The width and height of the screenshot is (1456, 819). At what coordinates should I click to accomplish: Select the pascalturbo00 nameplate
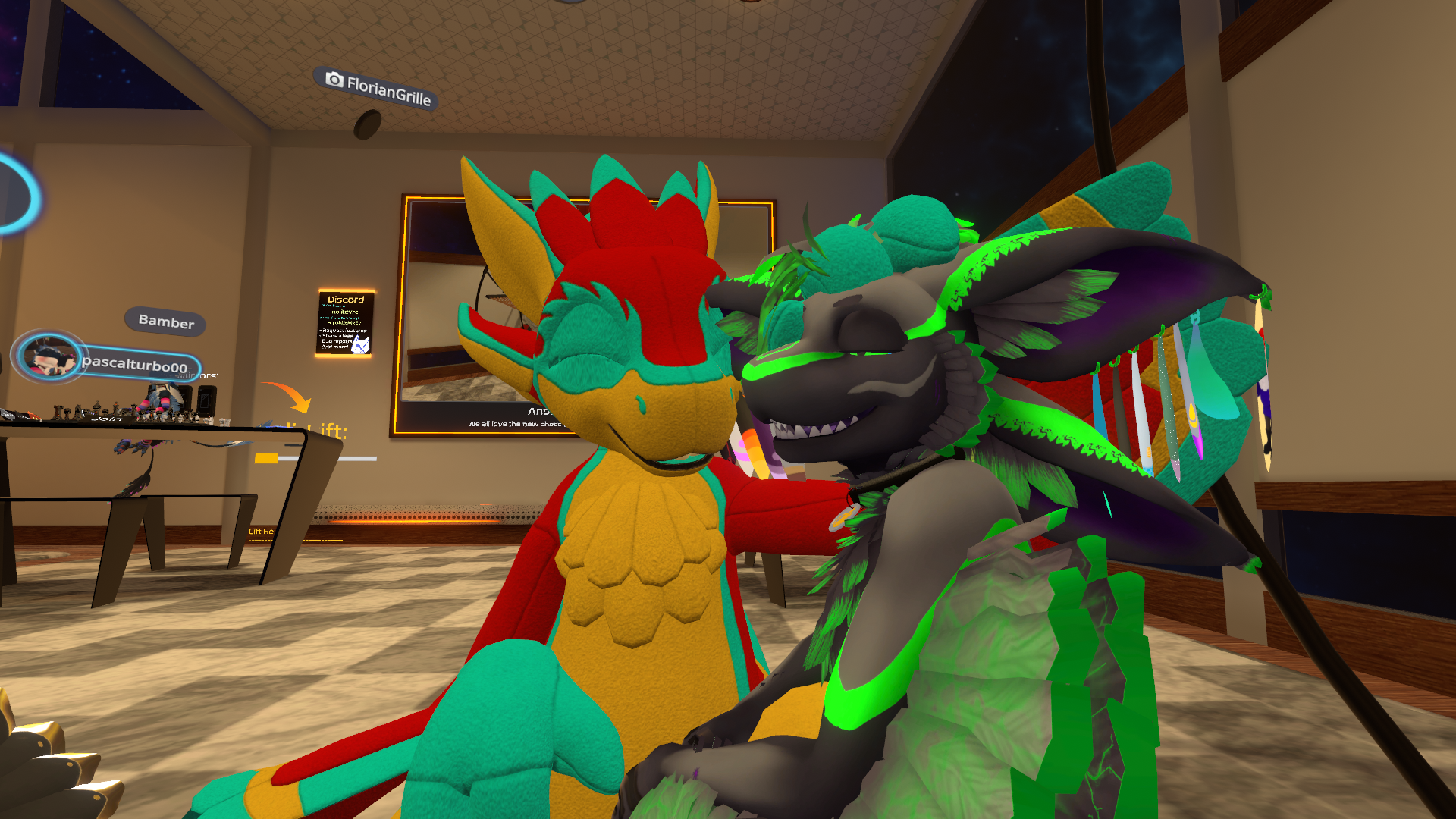click(135, 365)
